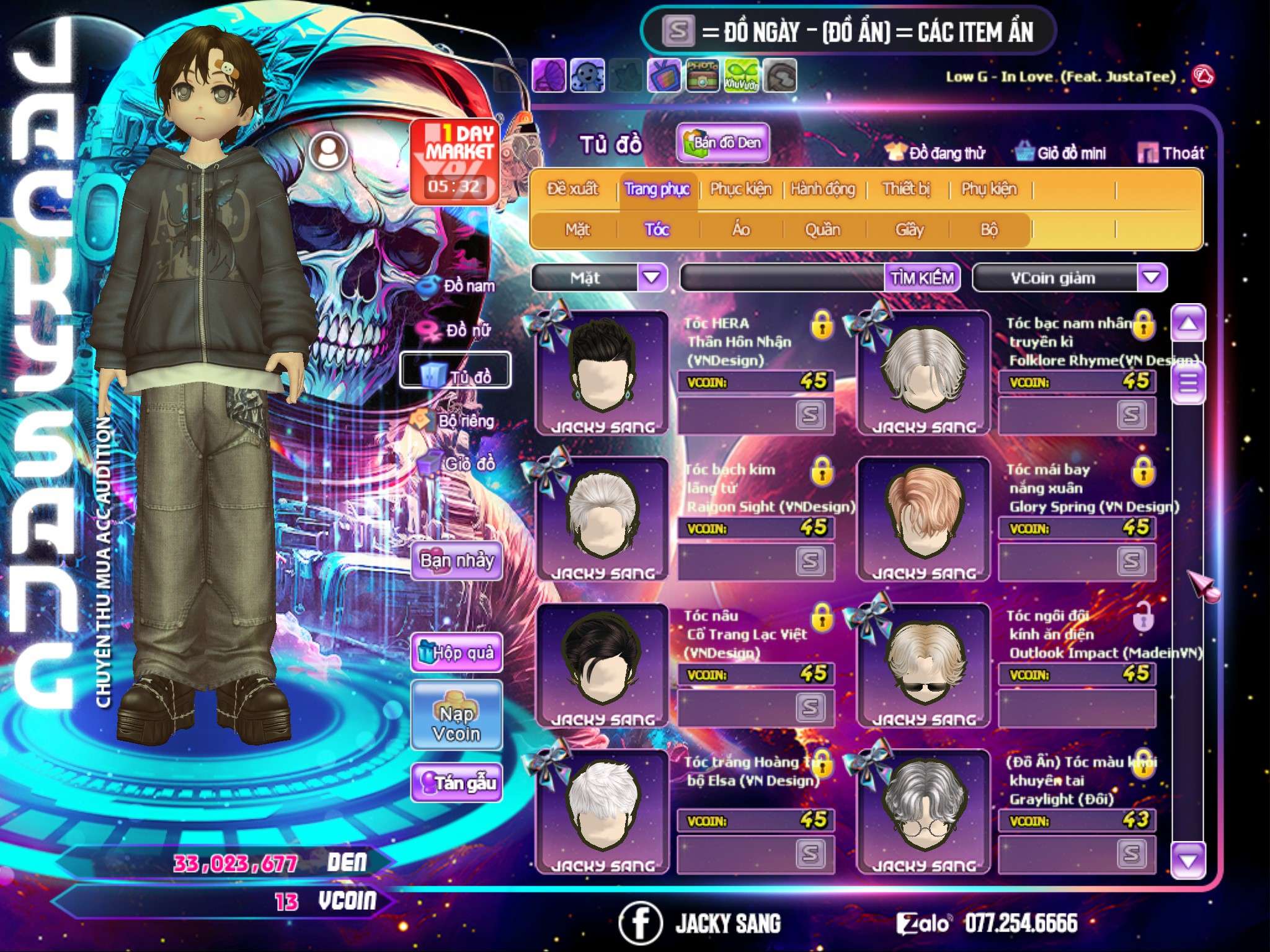
Task: Choose the Tóc mái bay Glory Spring hair
Action: pos(923,518)
